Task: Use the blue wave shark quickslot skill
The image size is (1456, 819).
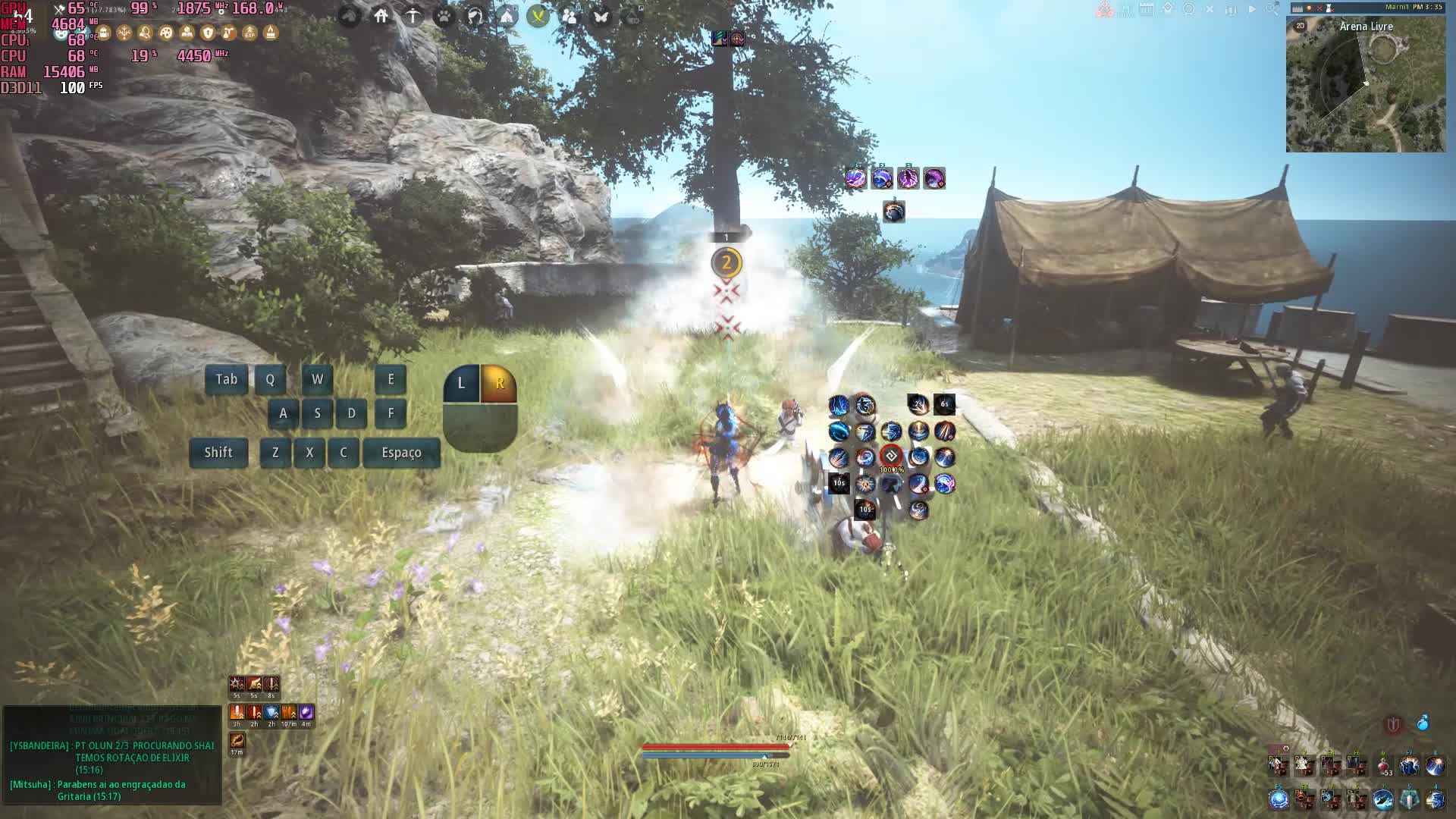Action: (x=1383, y=799)
